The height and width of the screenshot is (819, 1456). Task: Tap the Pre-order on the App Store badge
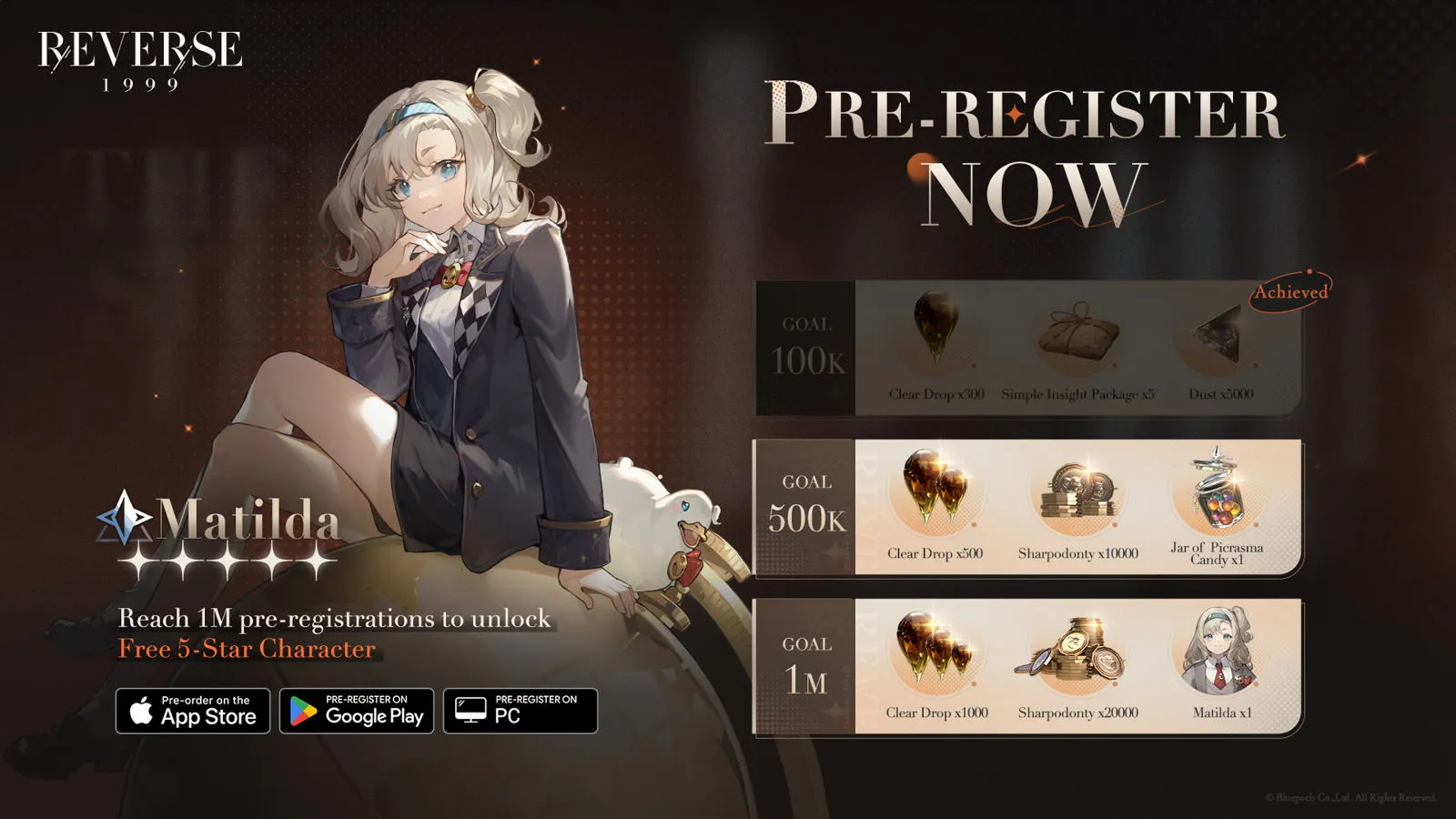tap(193, 711)
